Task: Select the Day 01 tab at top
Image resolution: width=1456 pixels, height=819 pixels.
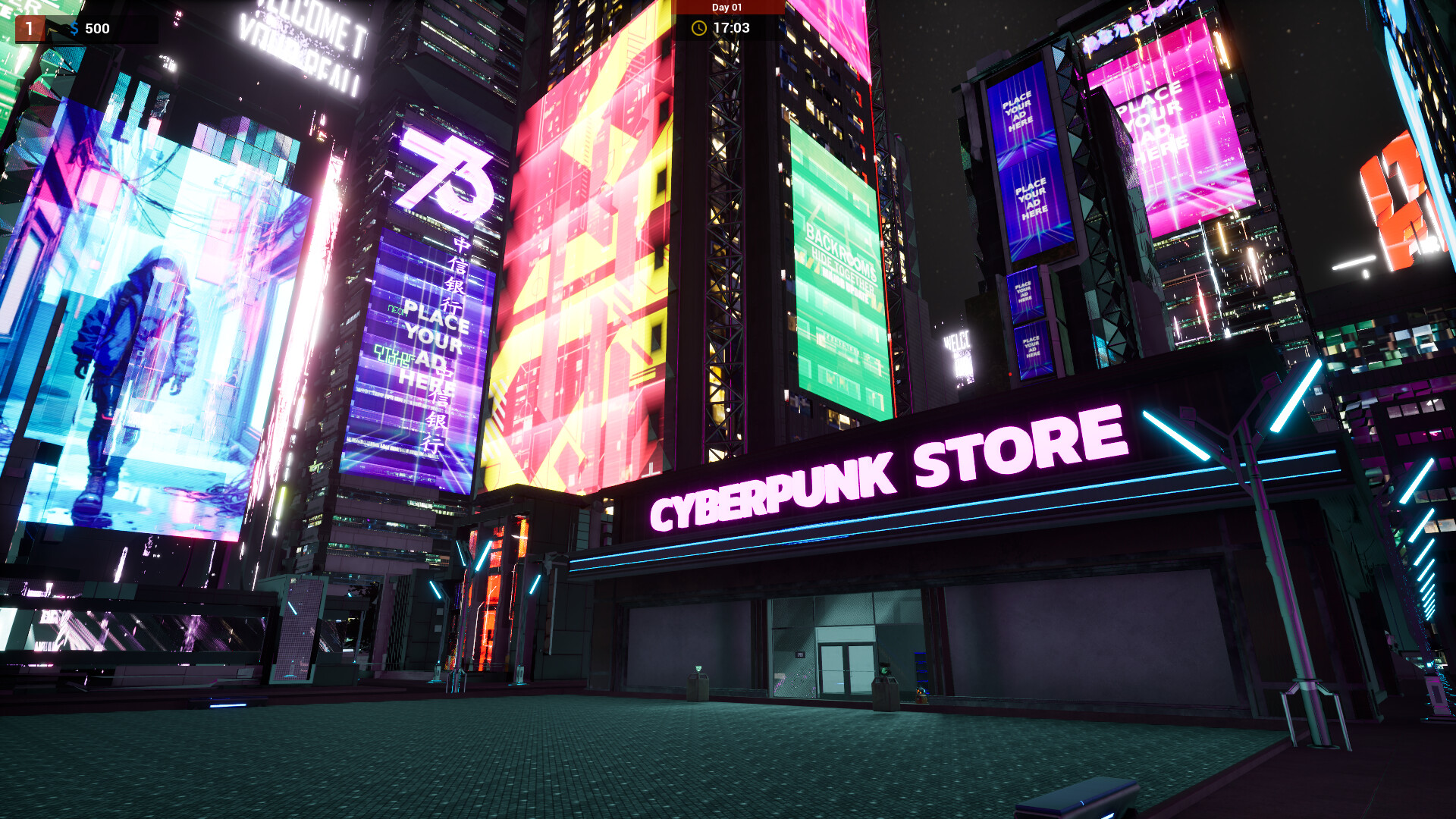Action: pyautogui.click(x=728, y=6)
